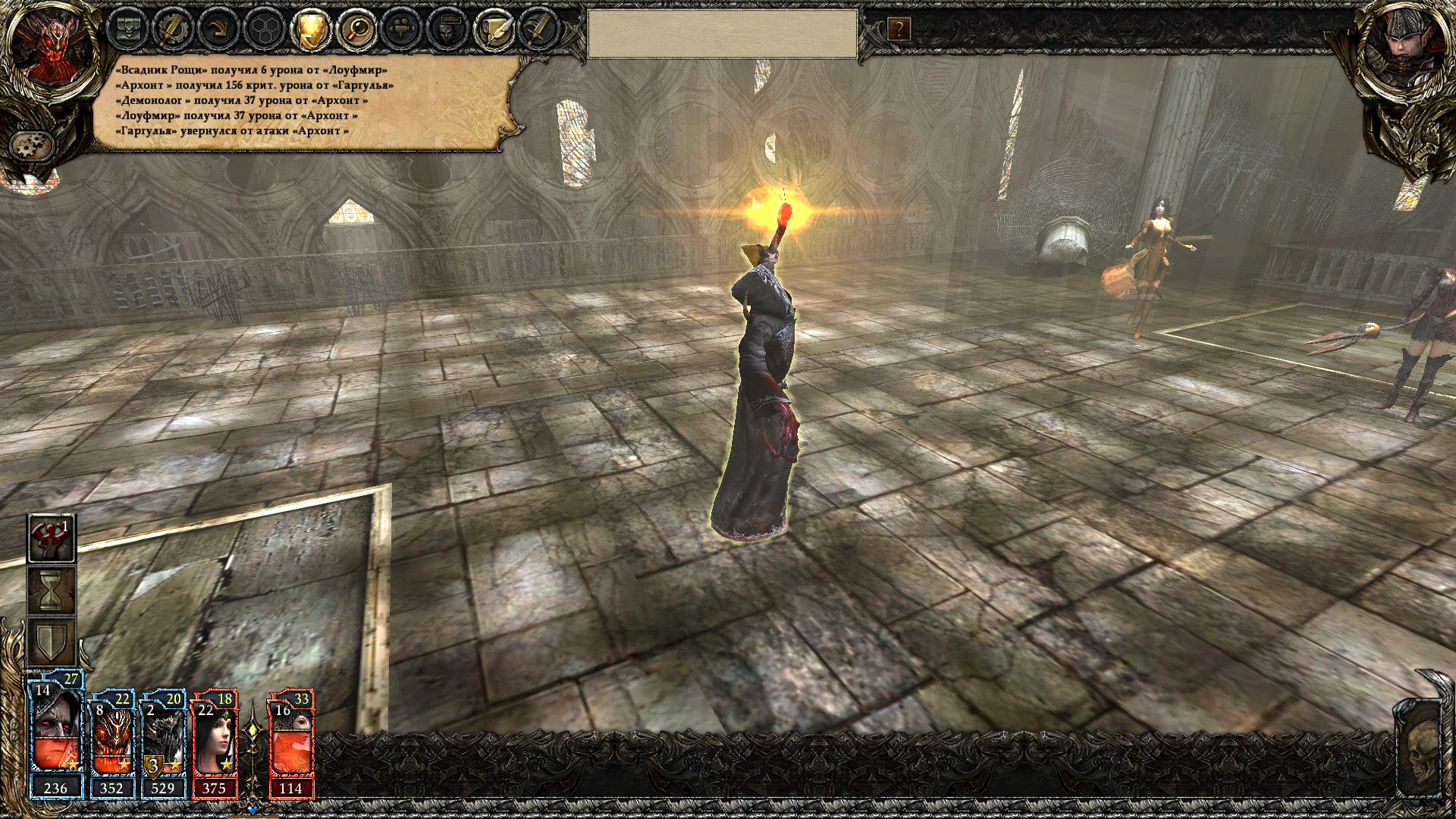Toggle the hexagon grid toolbar icon

[265, 30]
